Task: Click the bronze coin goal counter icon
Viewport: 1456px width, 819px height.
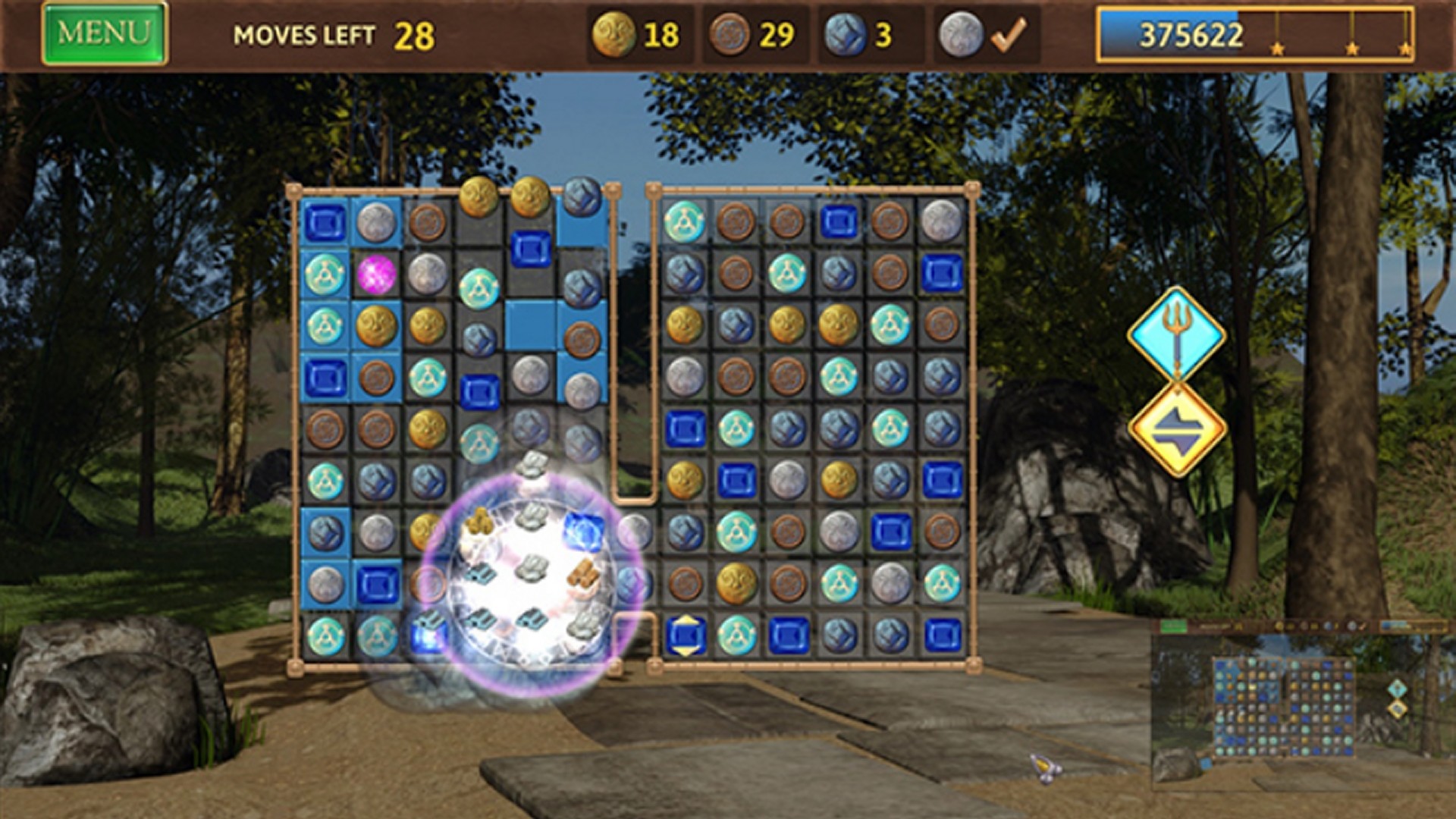Action: click(730, 33)
